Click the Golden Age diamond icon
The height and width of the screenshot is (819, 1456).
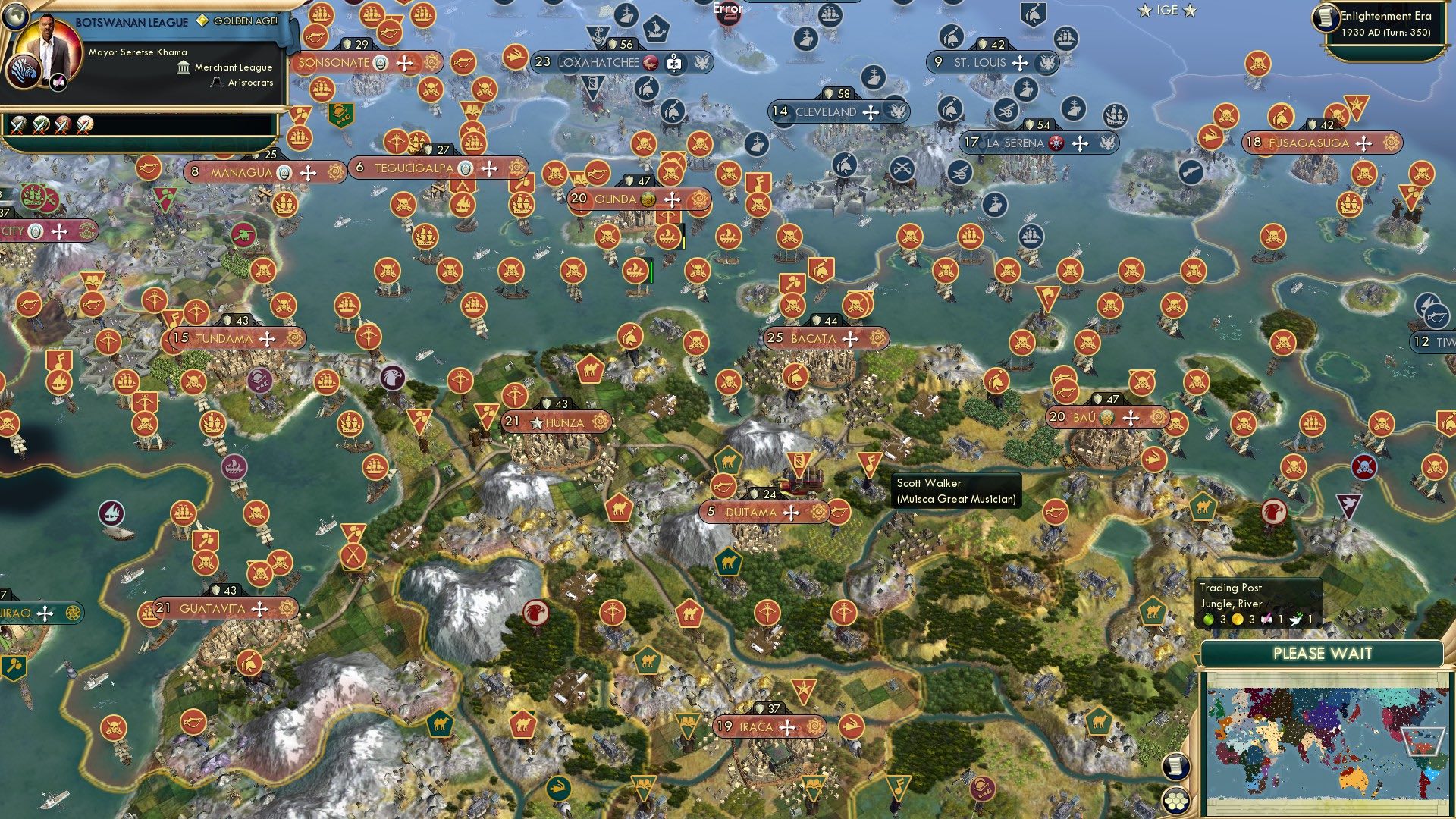[x=202, y=20]
